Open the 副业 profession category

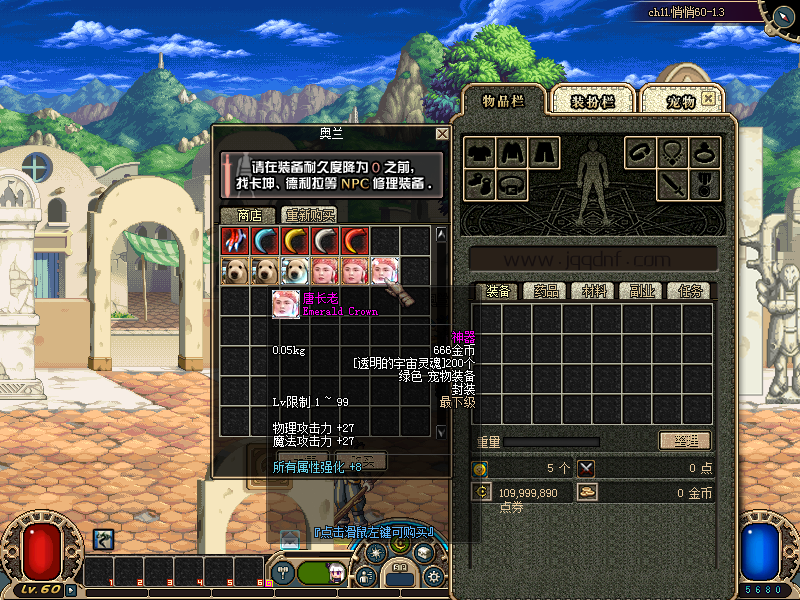(x=642, y=292)
